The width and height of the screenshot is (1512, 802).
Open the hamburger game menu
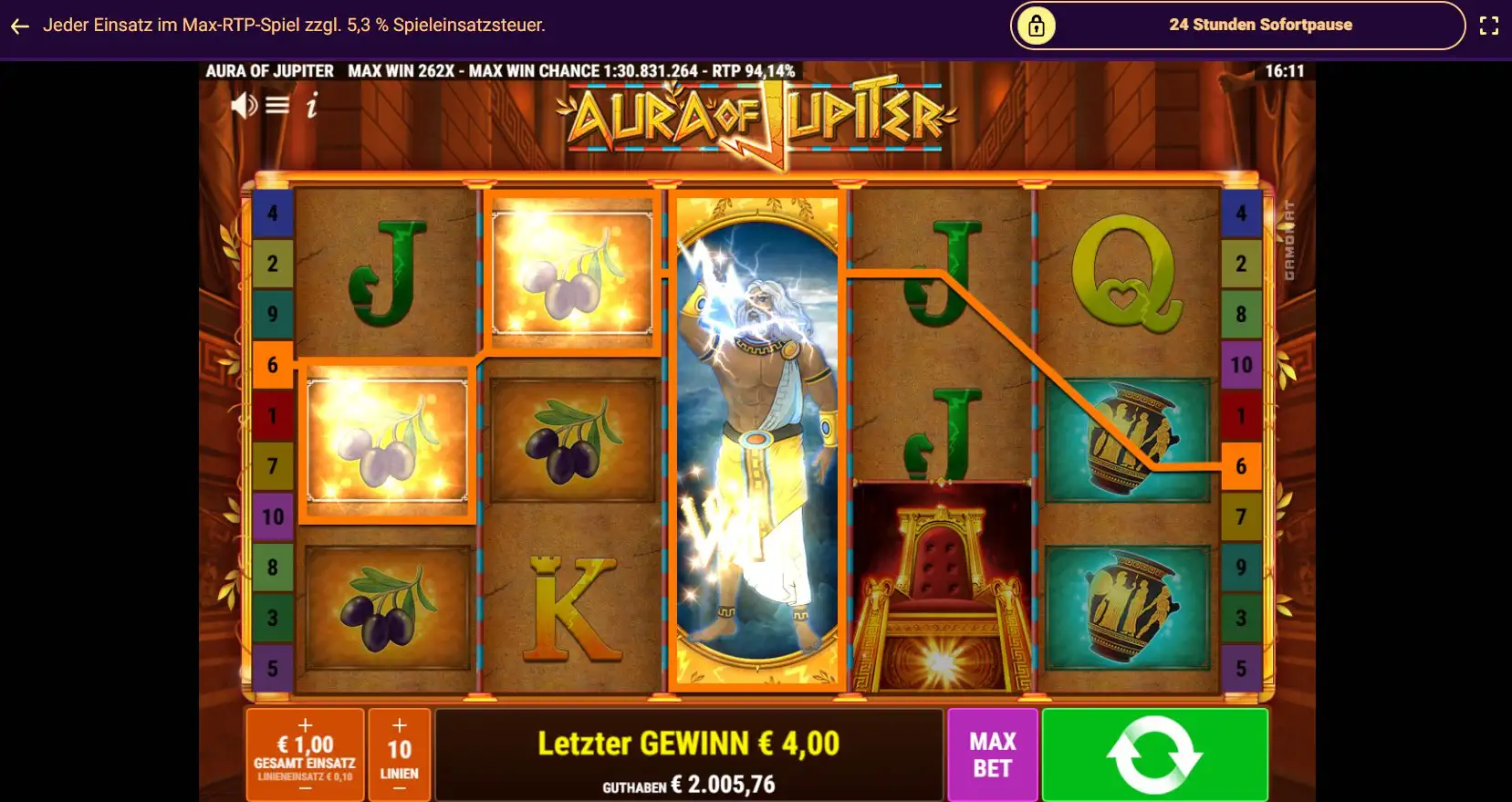(x=276, y=105)
